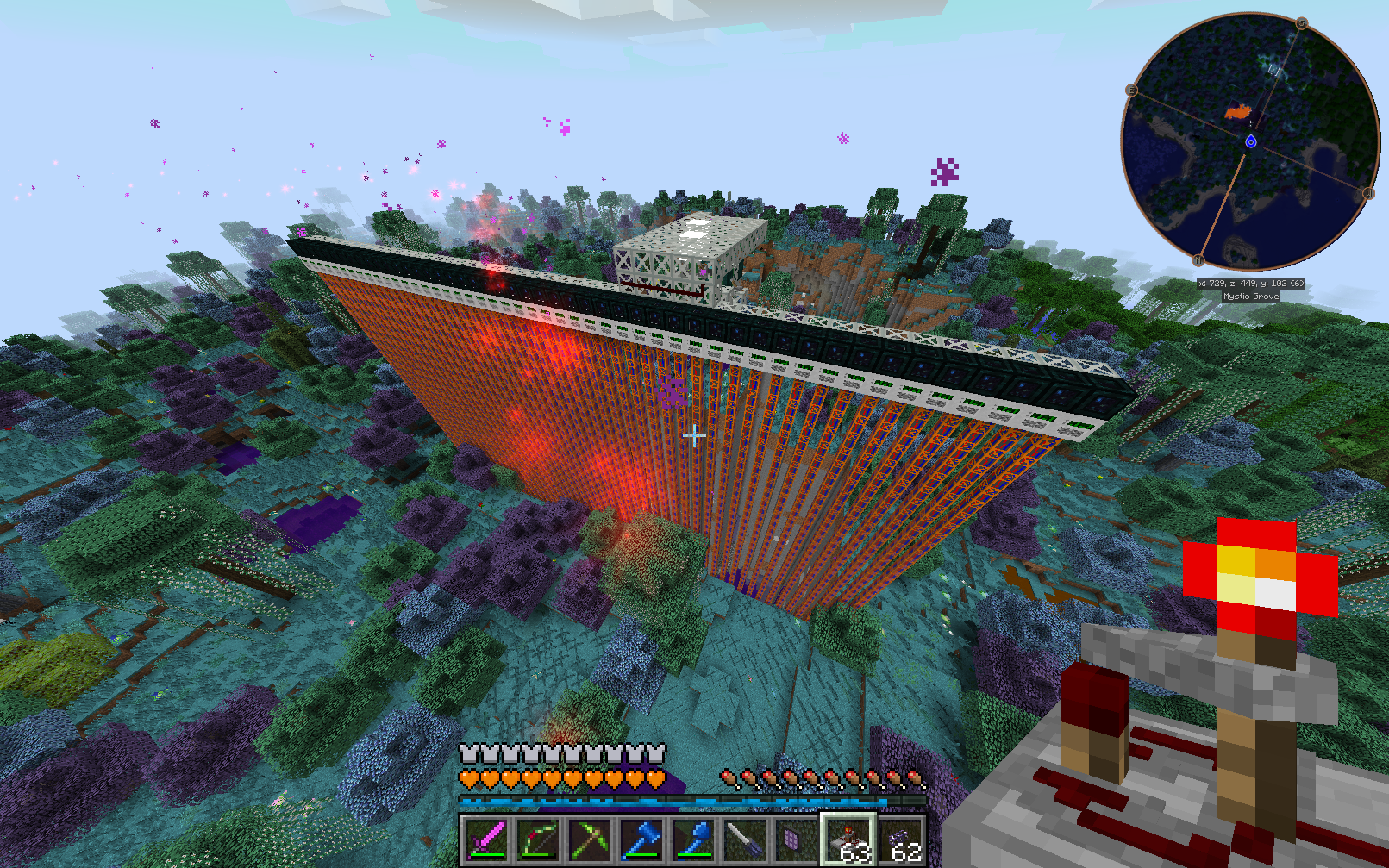Click the blue player marker on minimap

[1251, 141]
